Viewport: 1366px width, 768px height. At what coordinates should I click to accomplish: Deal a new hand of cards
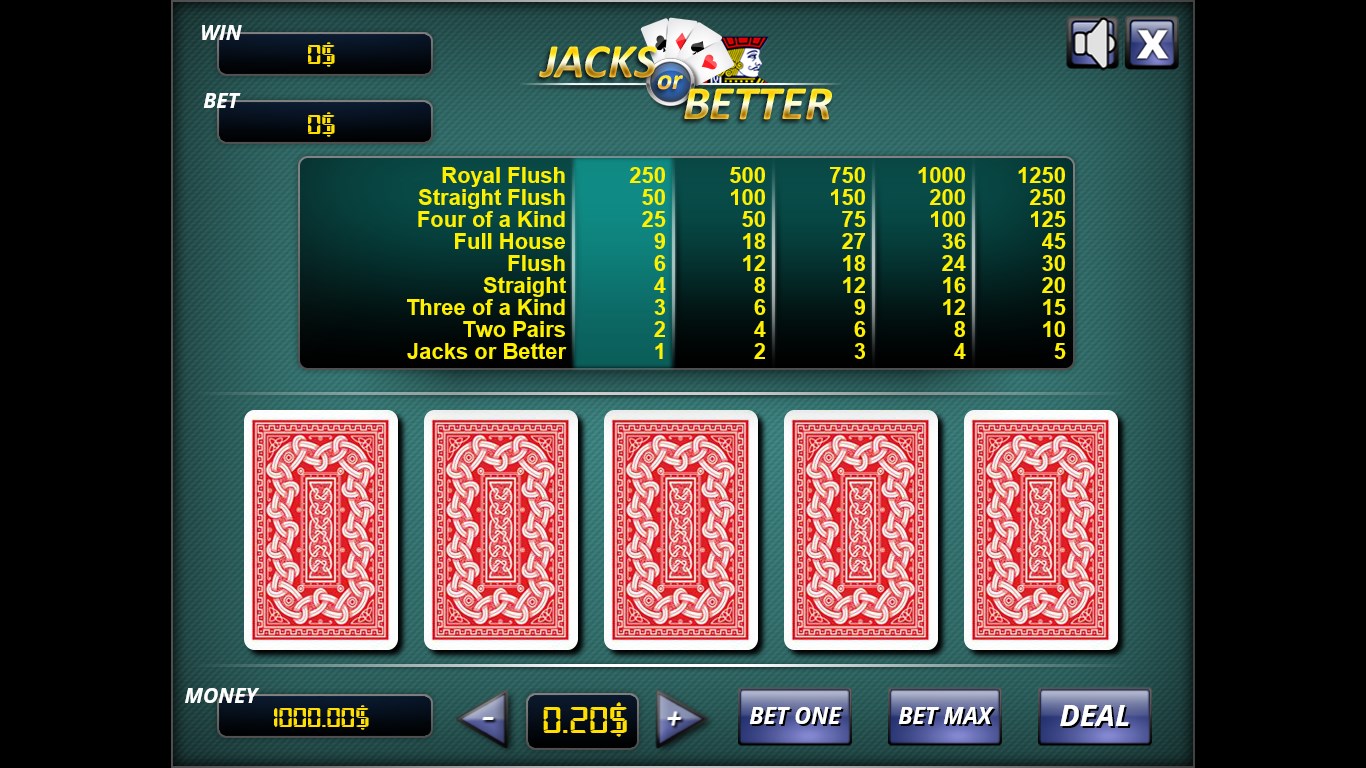1094,716
